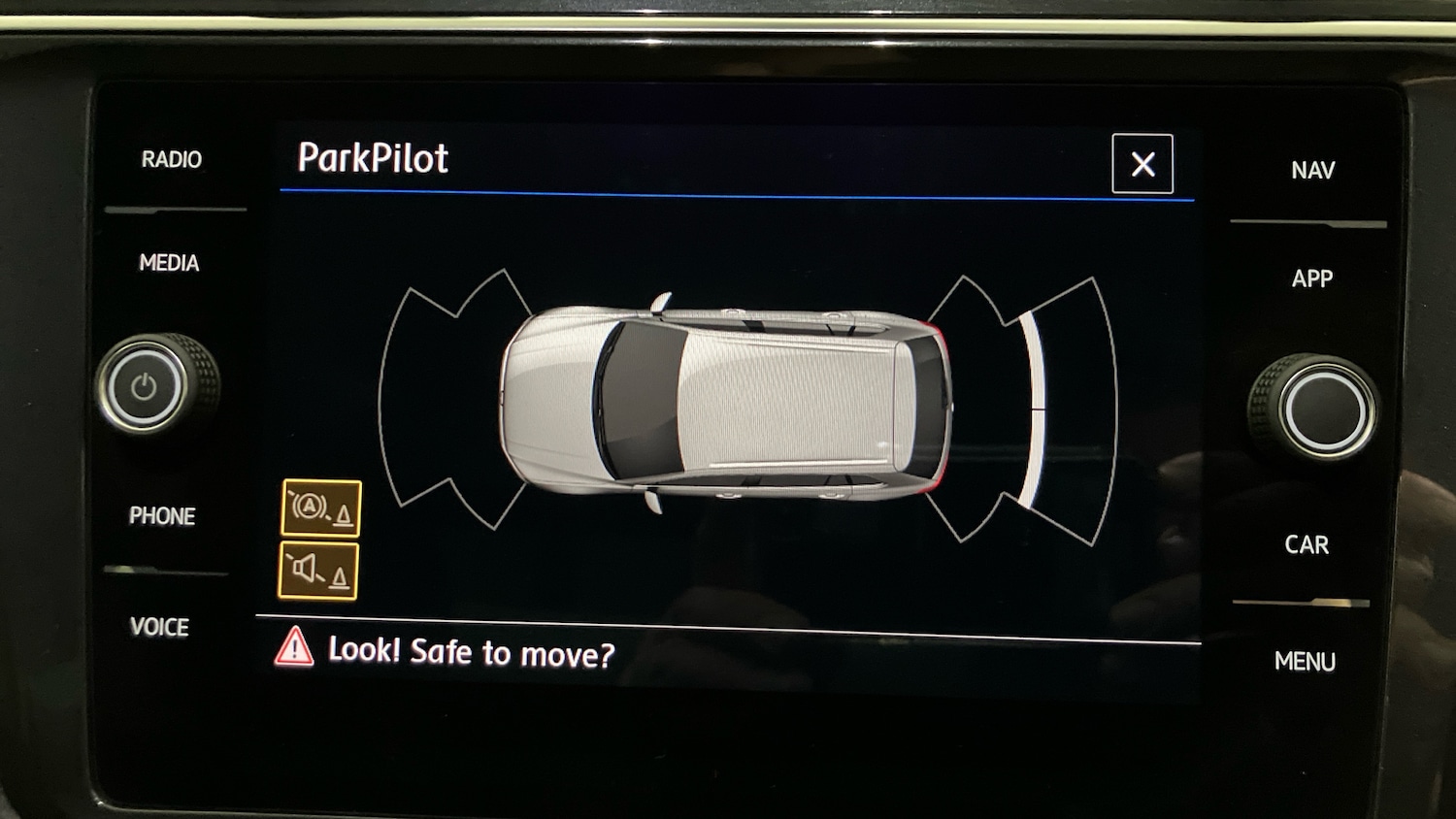Activate VOICE control
The width and height of the screenshot is (1456, 819).
point(160,628)
